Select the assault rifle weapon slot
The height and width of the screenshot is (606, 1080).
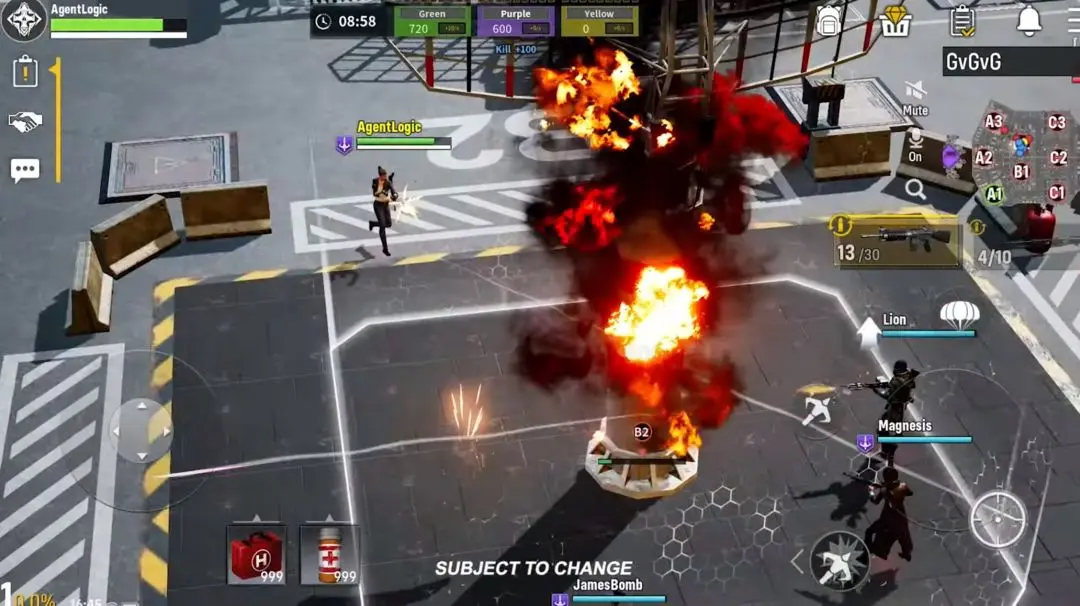click(897, 242)
